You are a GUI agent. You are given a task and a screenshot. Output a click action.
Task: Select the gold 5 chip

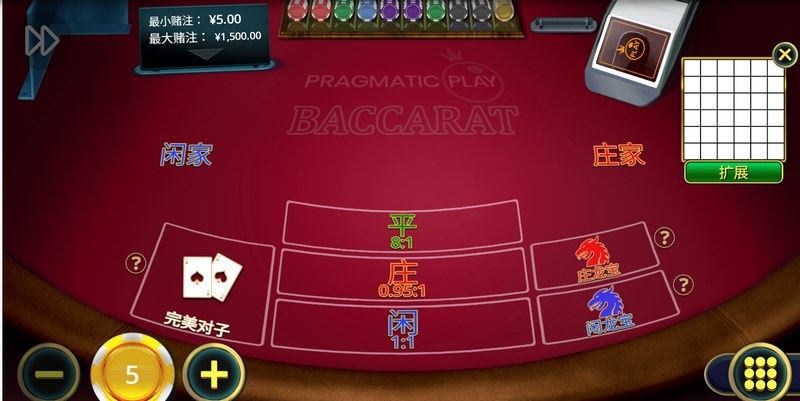tap(131, 375)
